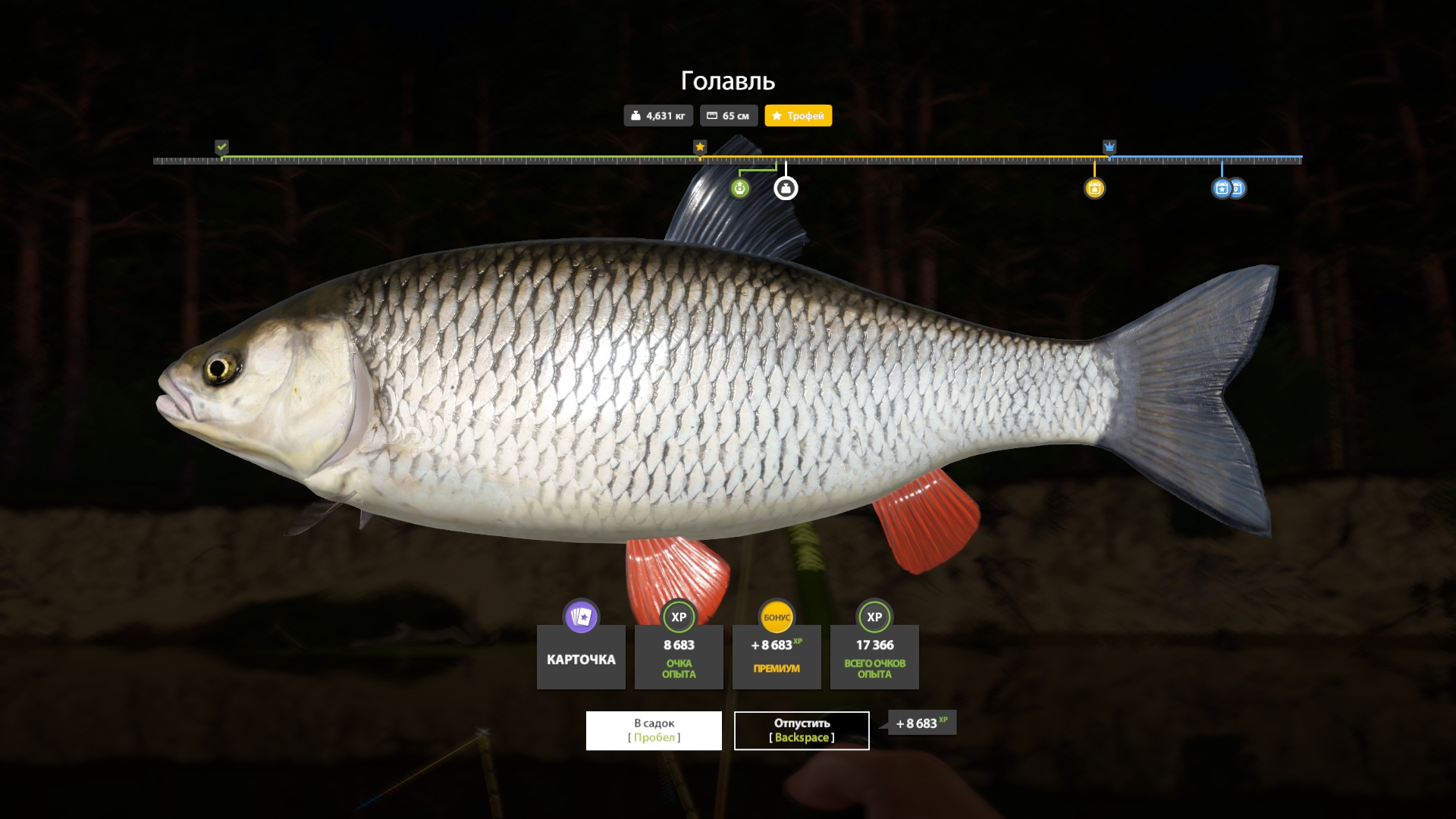Click the star icon inside the Трофей badge
The height and width of the screenshot is (819, 1456).
click(x=777, y=115)
